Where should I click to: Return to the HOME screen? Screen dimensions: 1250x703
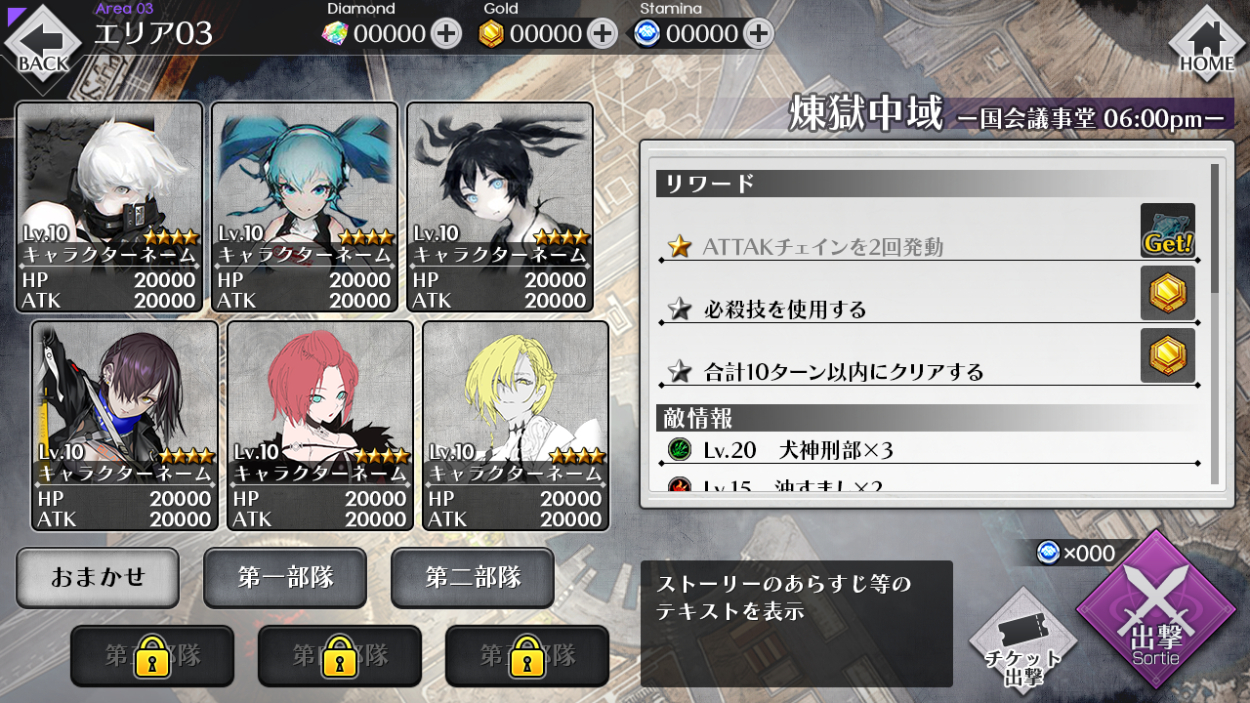coord(1207,42)
